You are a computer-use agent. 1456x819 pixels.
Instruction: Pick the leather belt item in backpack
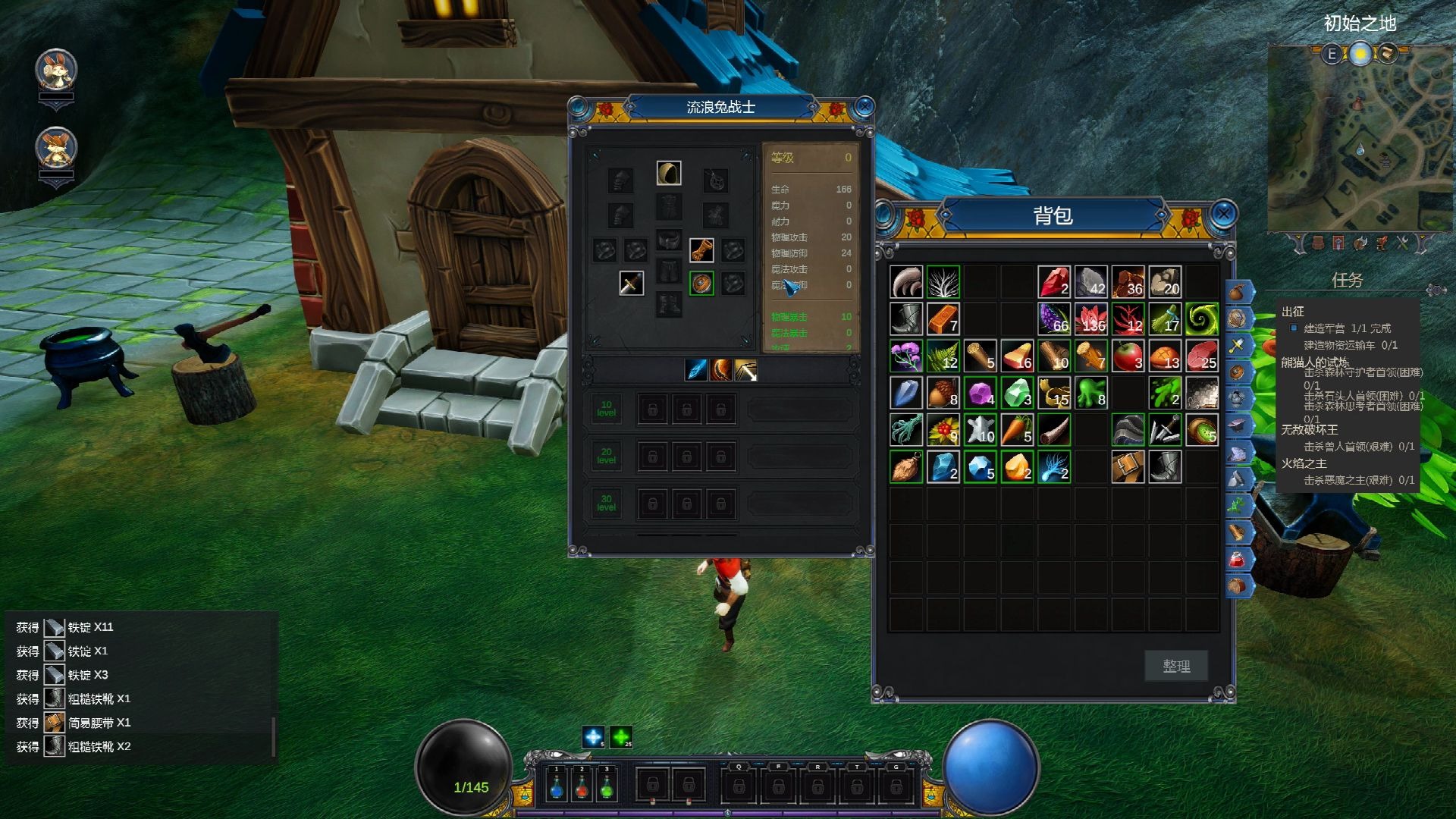click(1128, 467)
